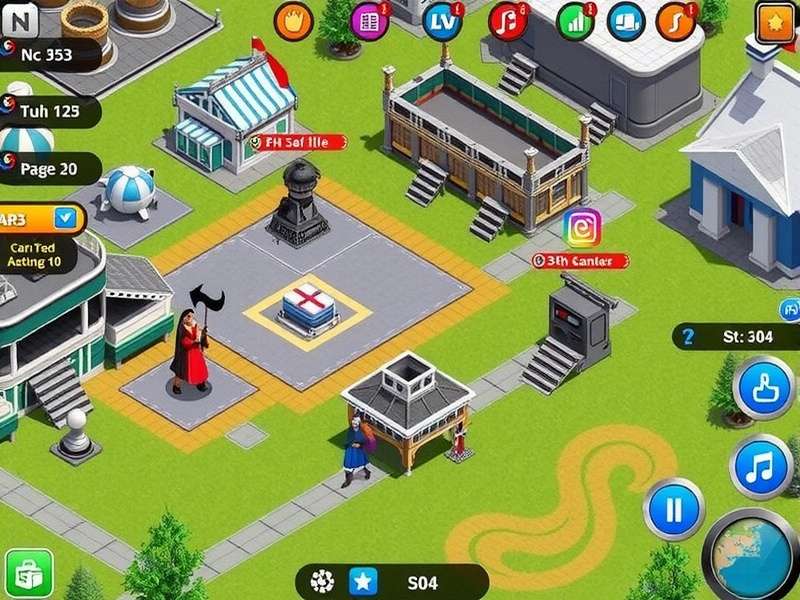Select the blue screens icon in the top bar
Viewport: 800px width, 600px height.
tap(626, 21)
